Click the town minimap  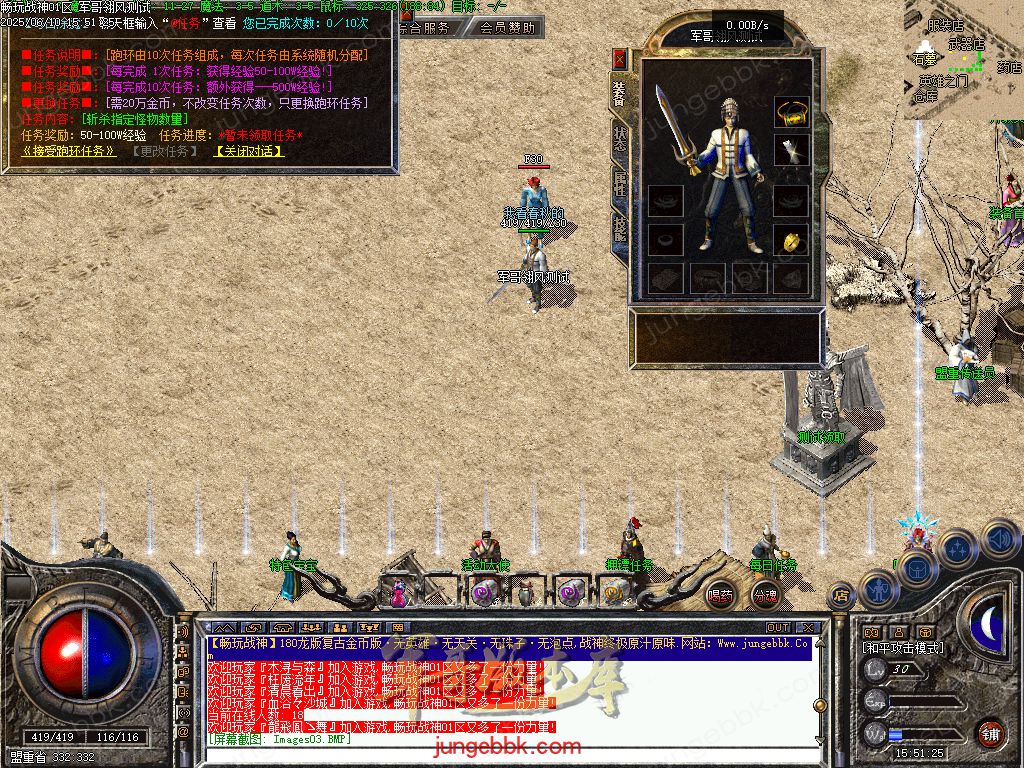[x=965, y=60]
